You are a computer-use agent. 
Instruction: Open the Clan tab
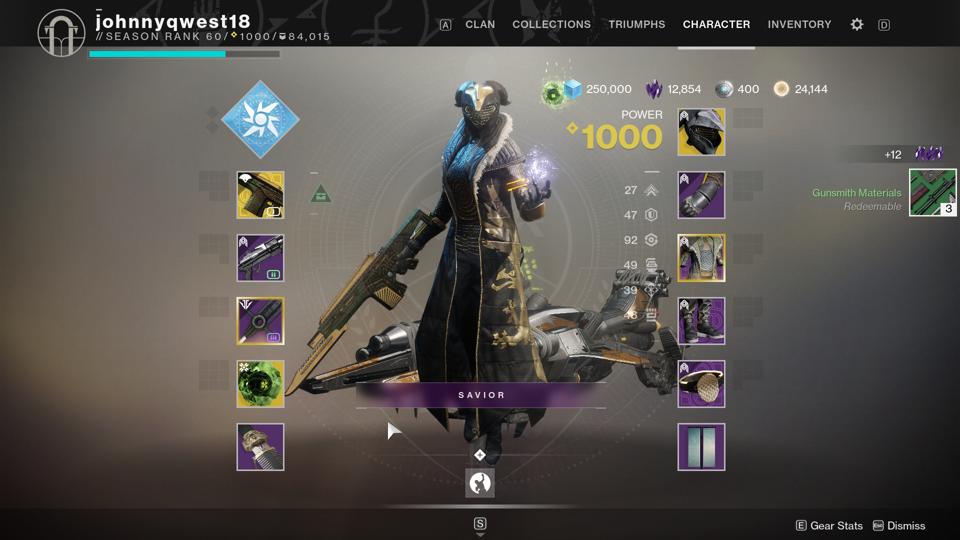[480, 24]
